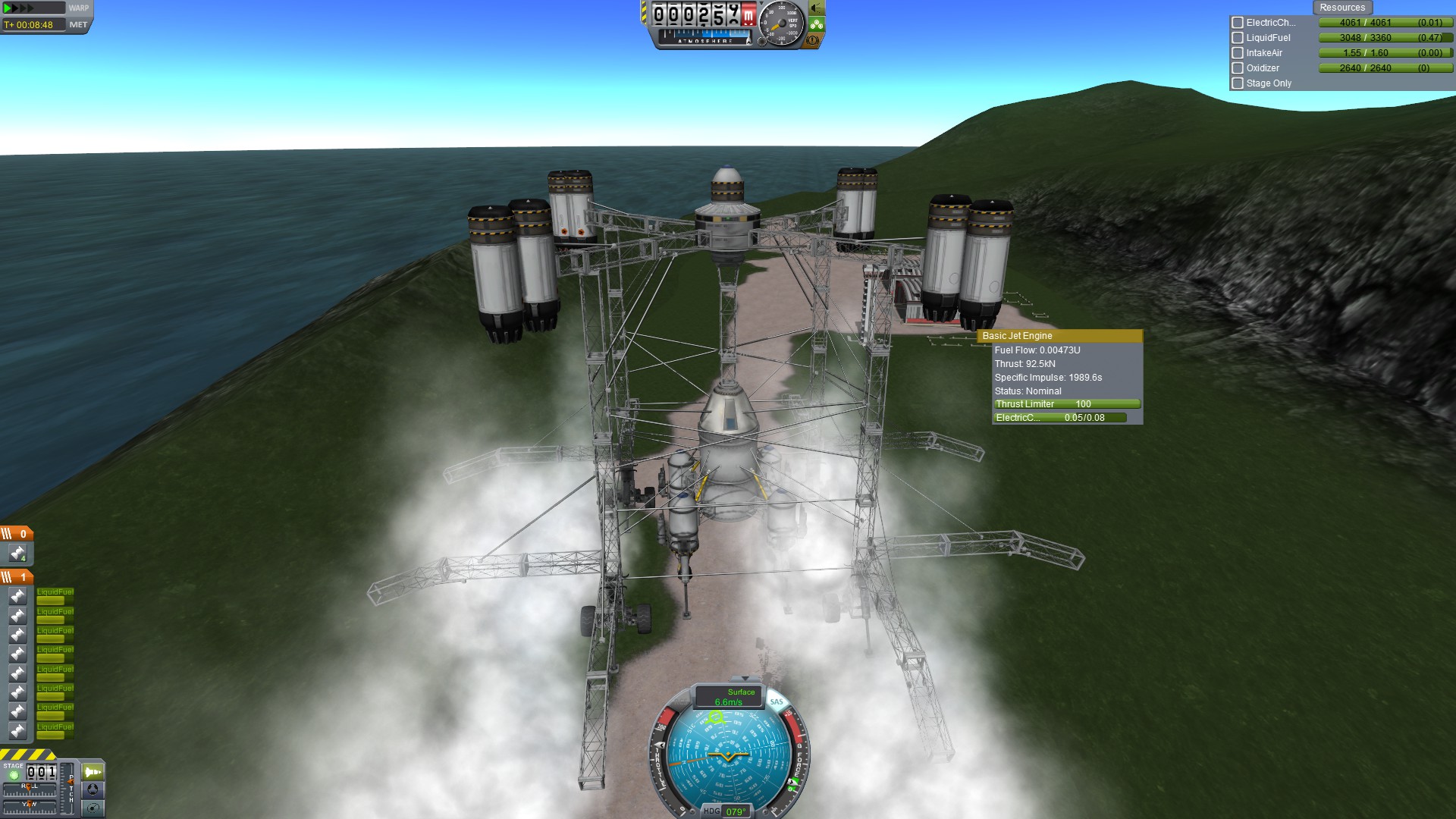Screen dimensions: 1456x819
Task: Check the IntakeAir resource box
Action: (x=1238, y=53)
